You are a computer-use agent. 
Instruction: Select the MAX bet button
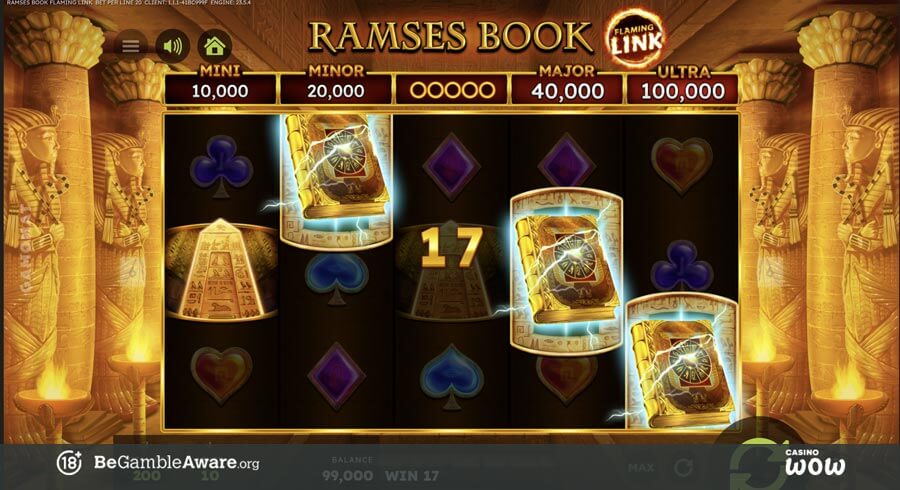pyautogui.click(x=641, y=467)
